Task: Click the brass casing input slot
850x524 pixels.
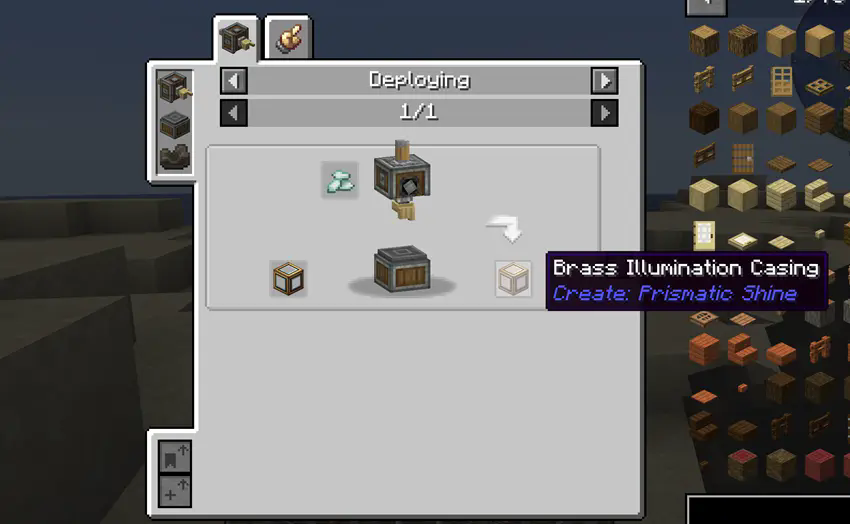Action: pos(288,279)
